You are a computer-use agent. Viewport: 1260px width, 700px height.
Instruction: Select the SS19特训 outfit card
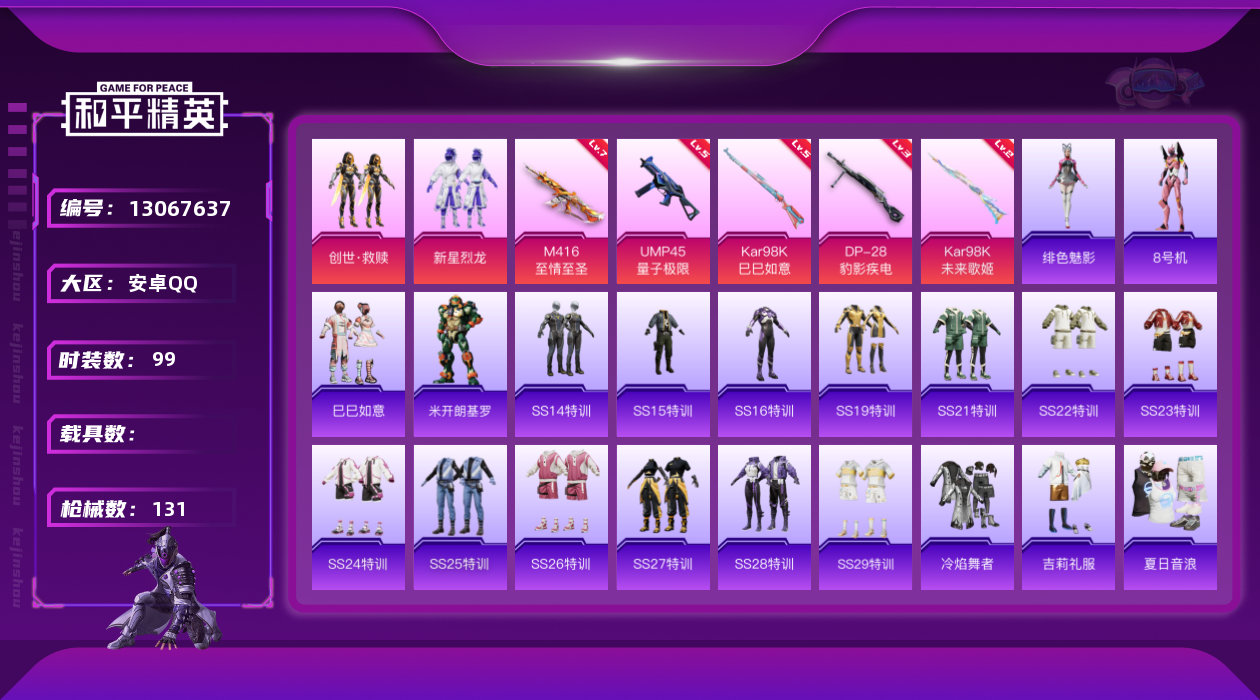pos(865,364)
